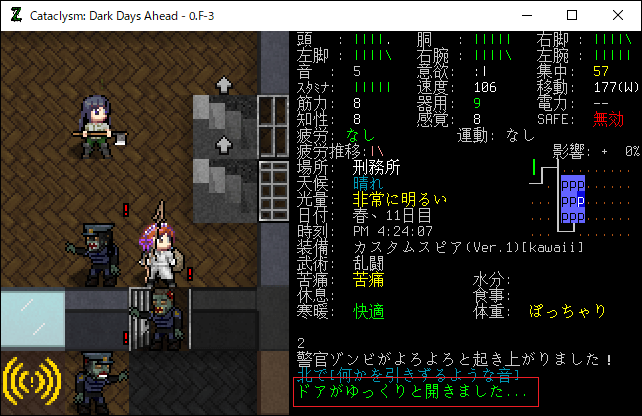Click the yellow sound wave indicator icon
Viewport: 642px width, 416px height.
click(x=33, y=381)
